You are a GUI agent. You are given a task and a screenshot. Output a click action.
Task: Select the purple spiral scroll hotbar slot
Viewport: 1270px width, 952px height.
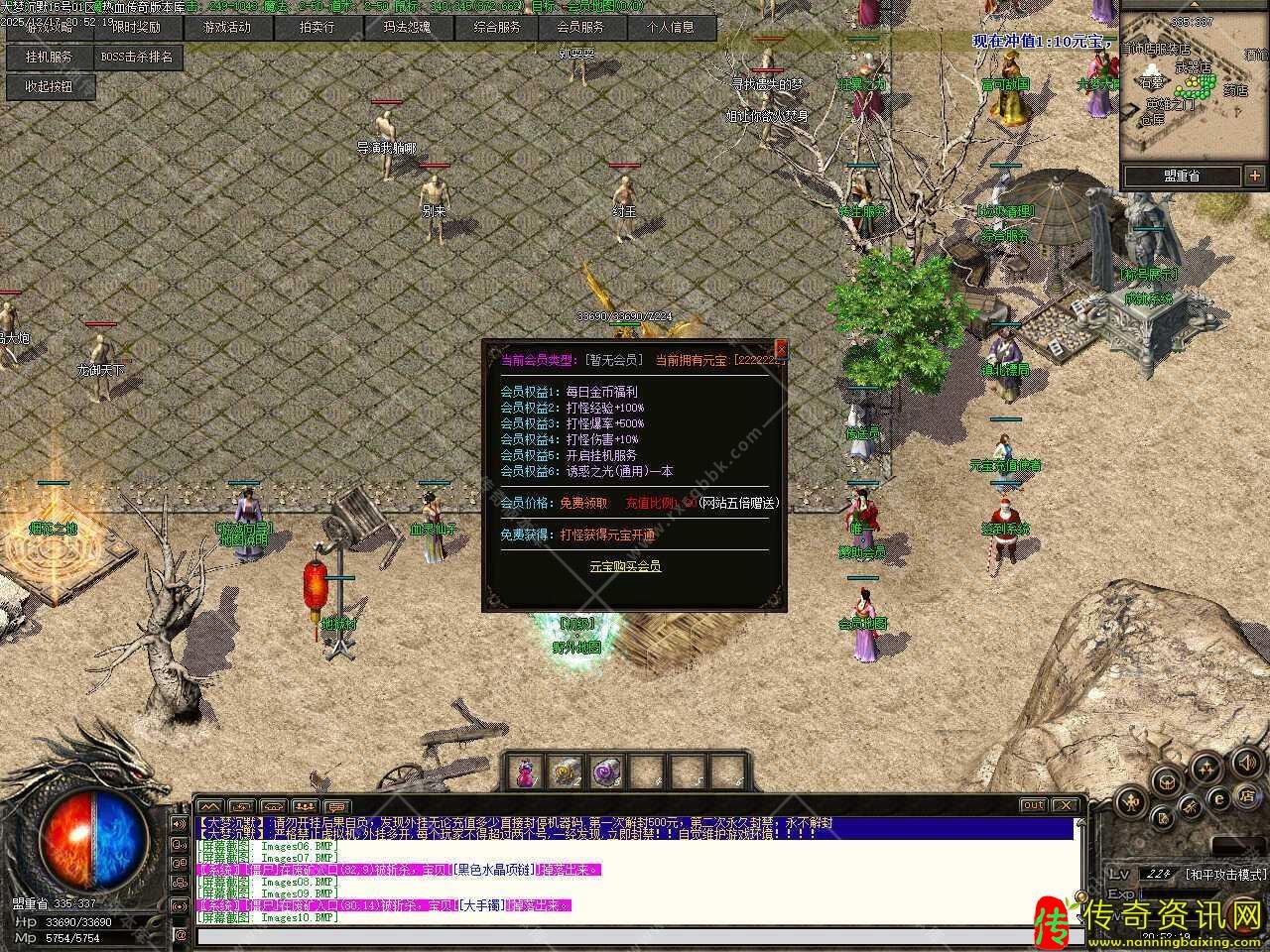click(x=603, y=772)
